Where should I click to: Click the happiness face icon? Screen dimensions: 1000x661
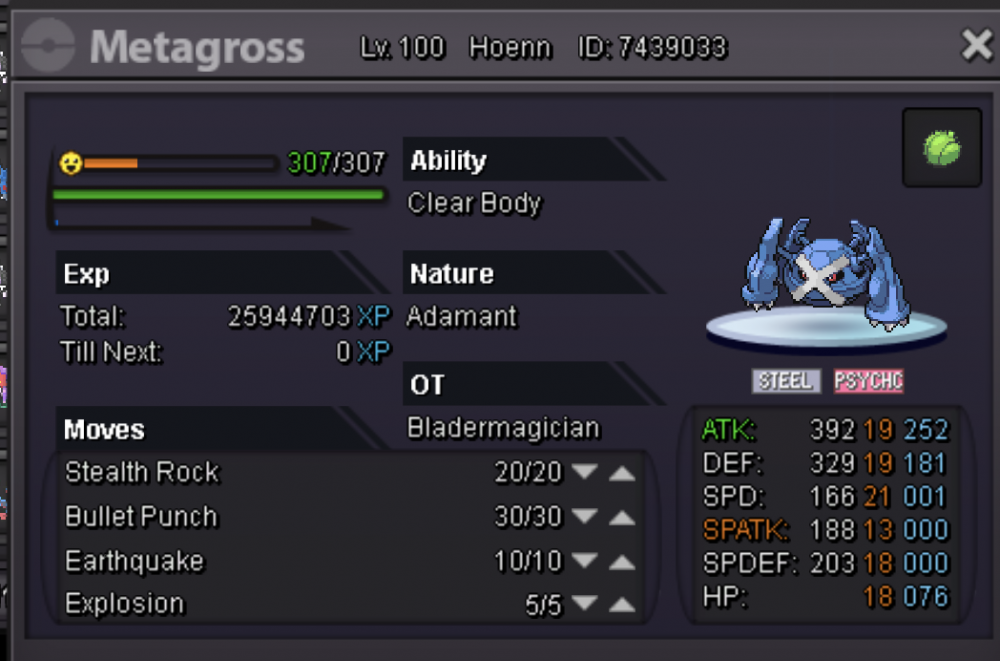click(70, 162)
